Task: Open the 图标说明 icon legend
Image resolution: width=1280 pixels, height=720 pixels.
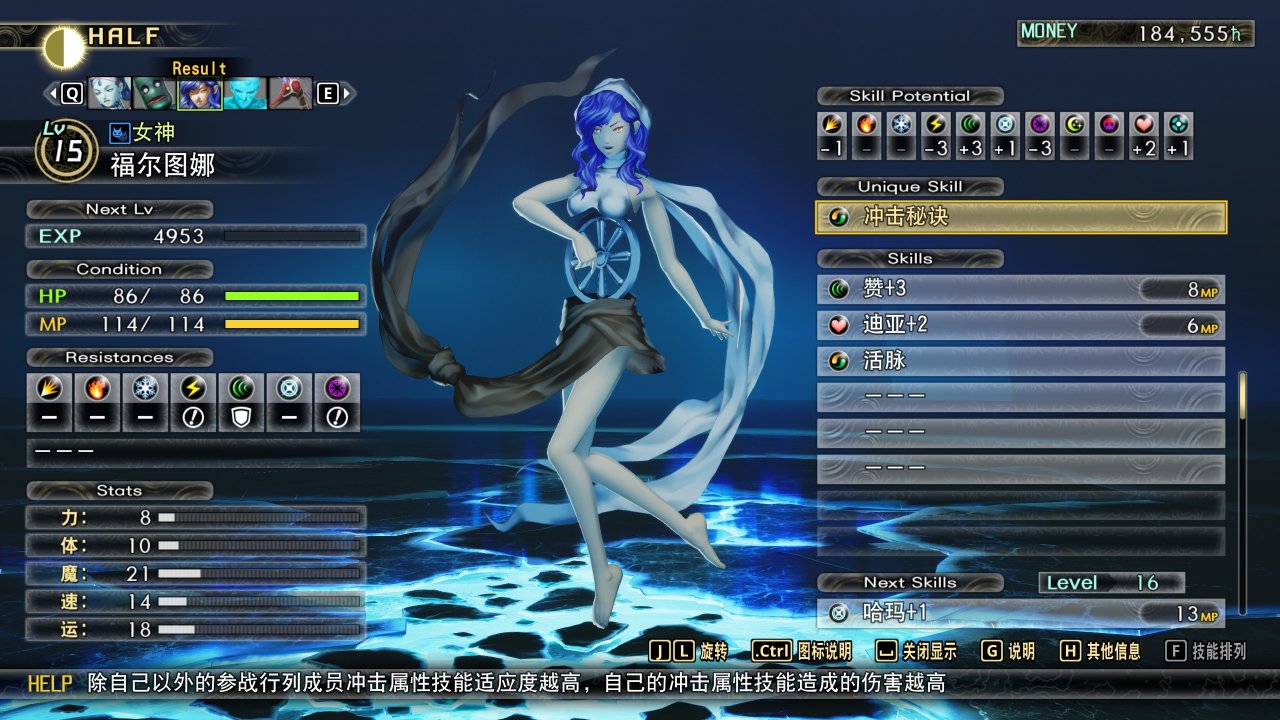Action: pyautogui.click(x=801, y=652)
